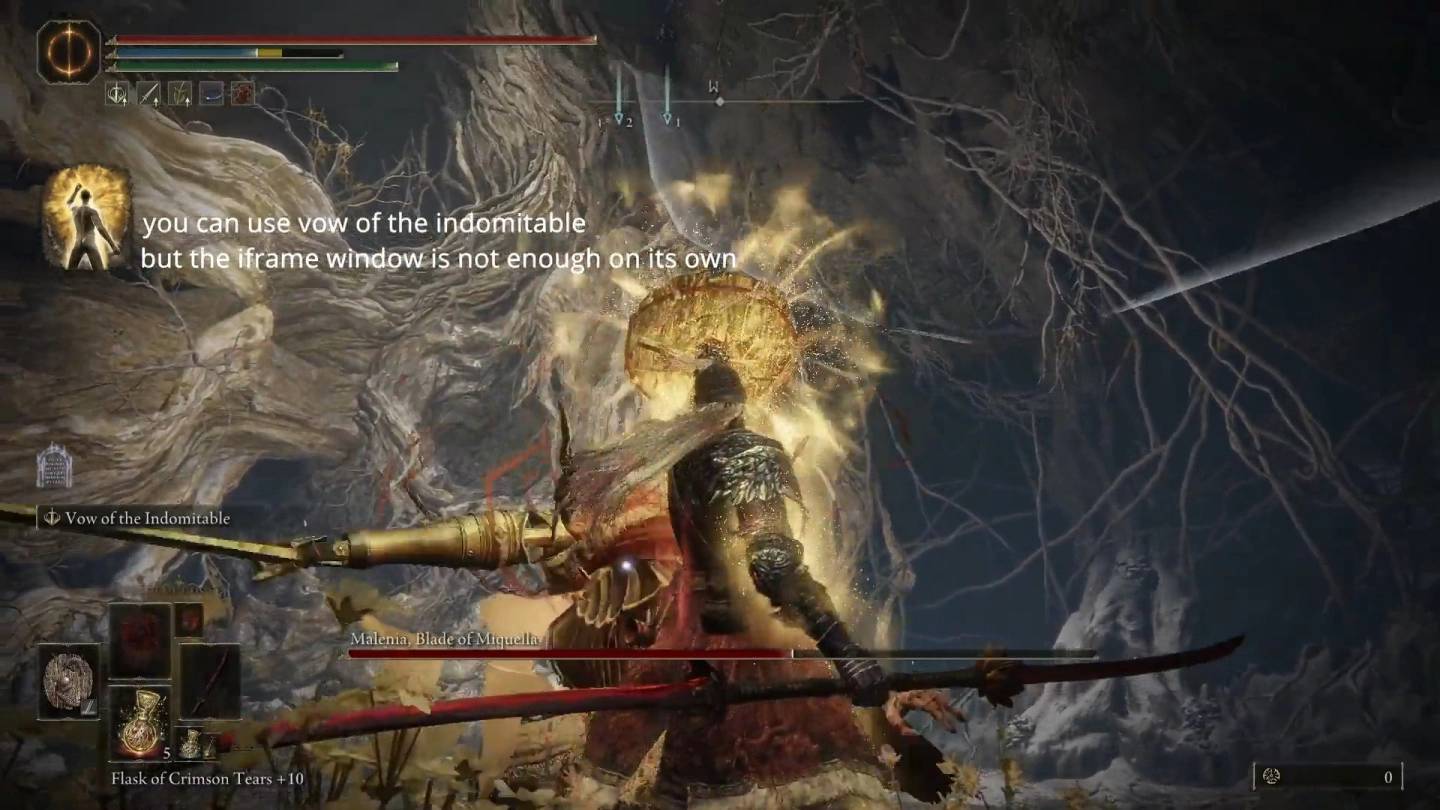This screenshot has width=1440, height=810.
Task: Select the blue streak status icon
Action: click(211, 94)
